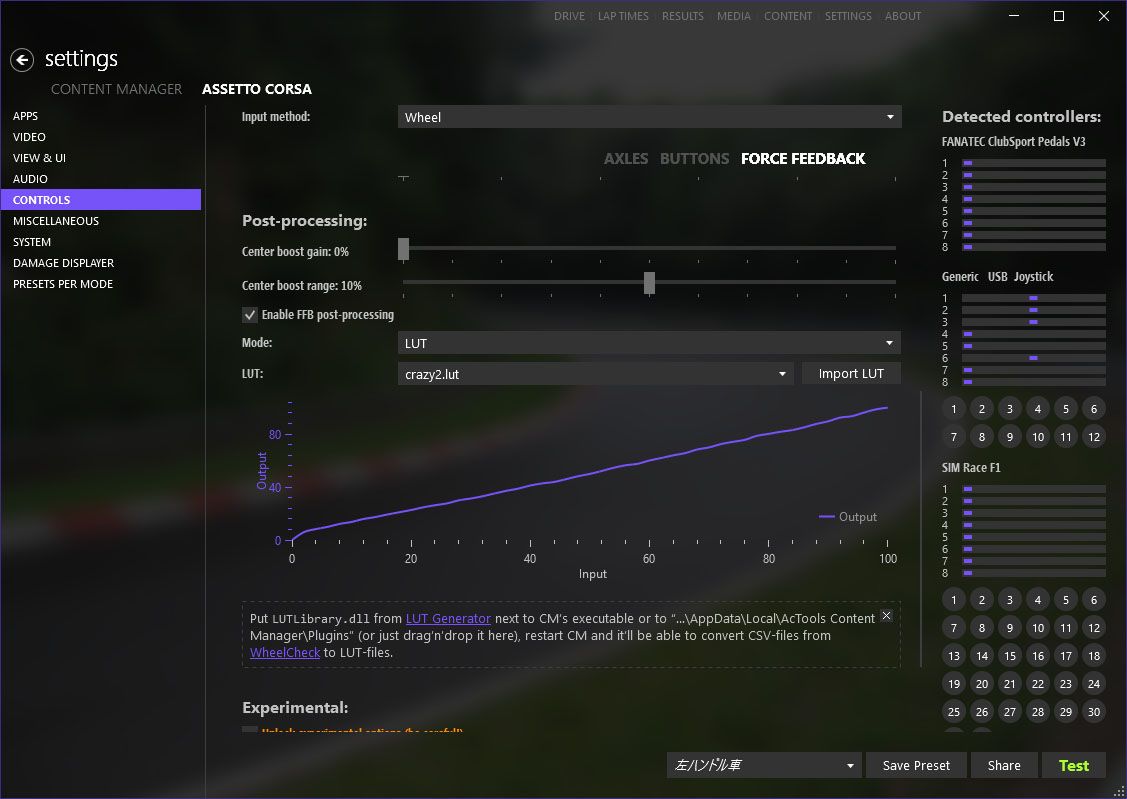Image resolution: width=1127 pixels, height=799 pixels.
Task: Open the Video settings section
Action: coord(29,137)
